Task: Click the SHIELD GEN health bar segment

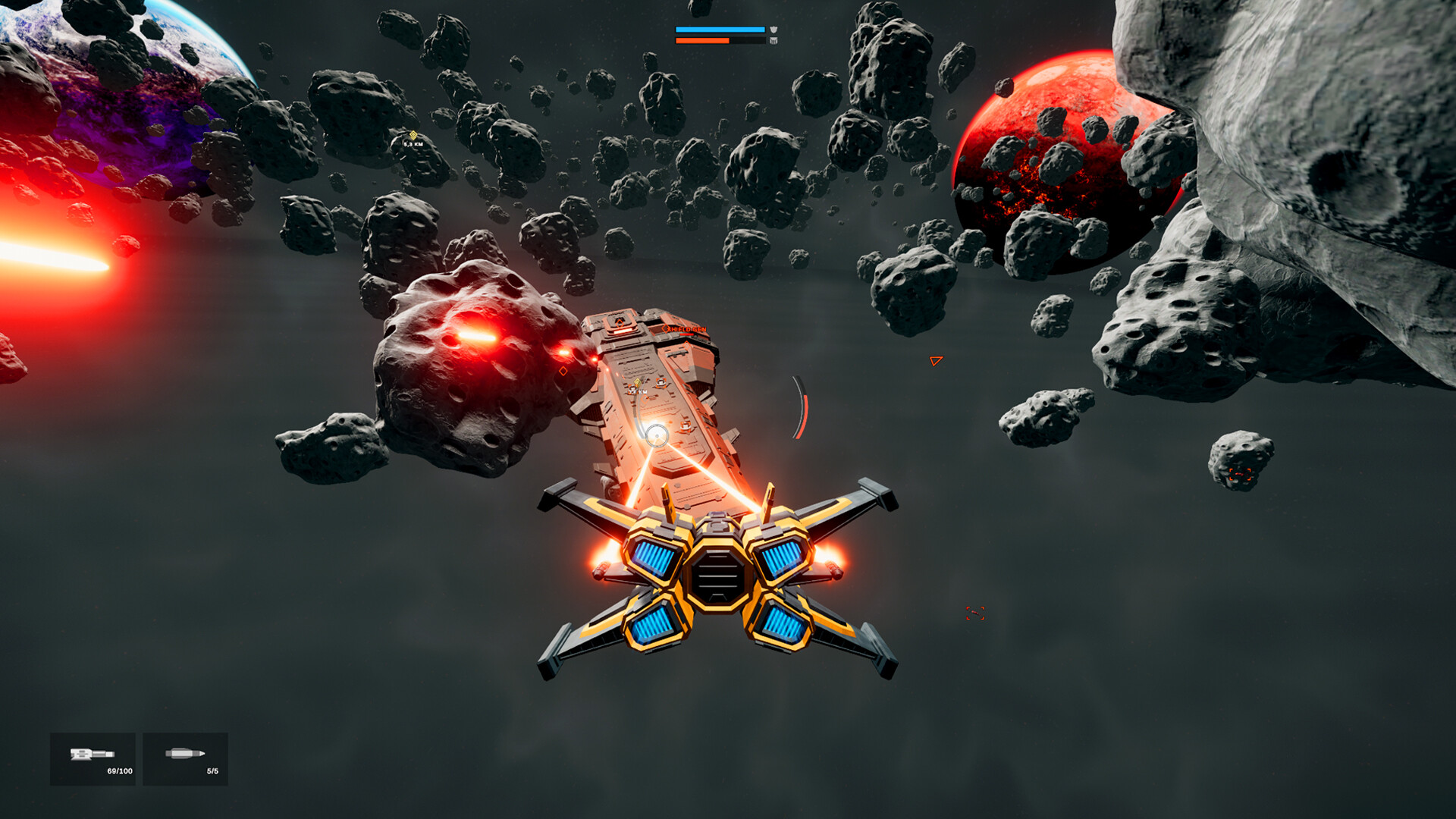Action: (x=686, y=334)
